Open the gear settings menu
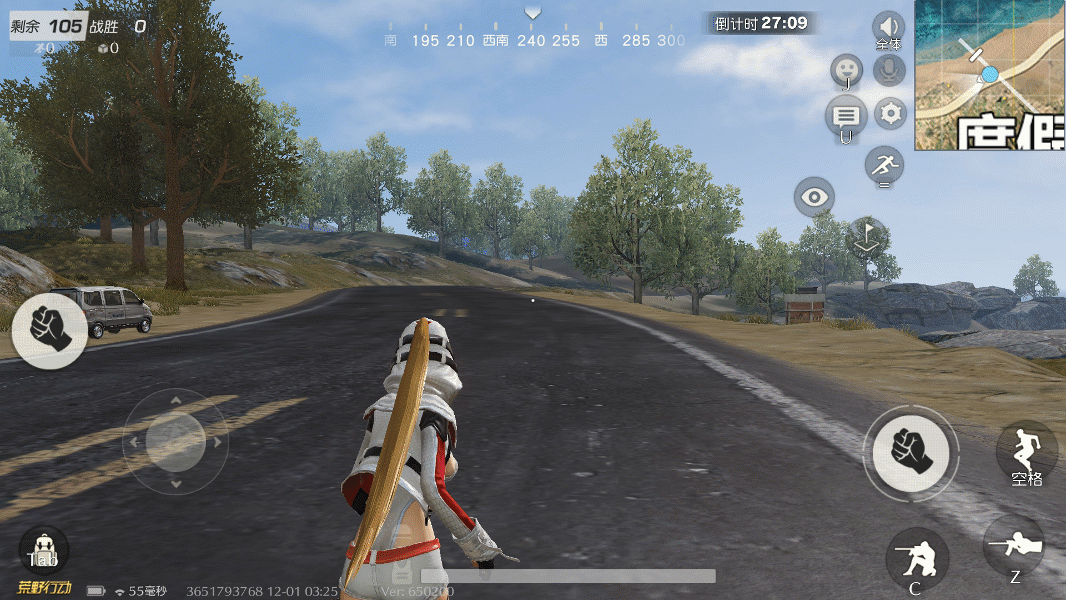 890,113
